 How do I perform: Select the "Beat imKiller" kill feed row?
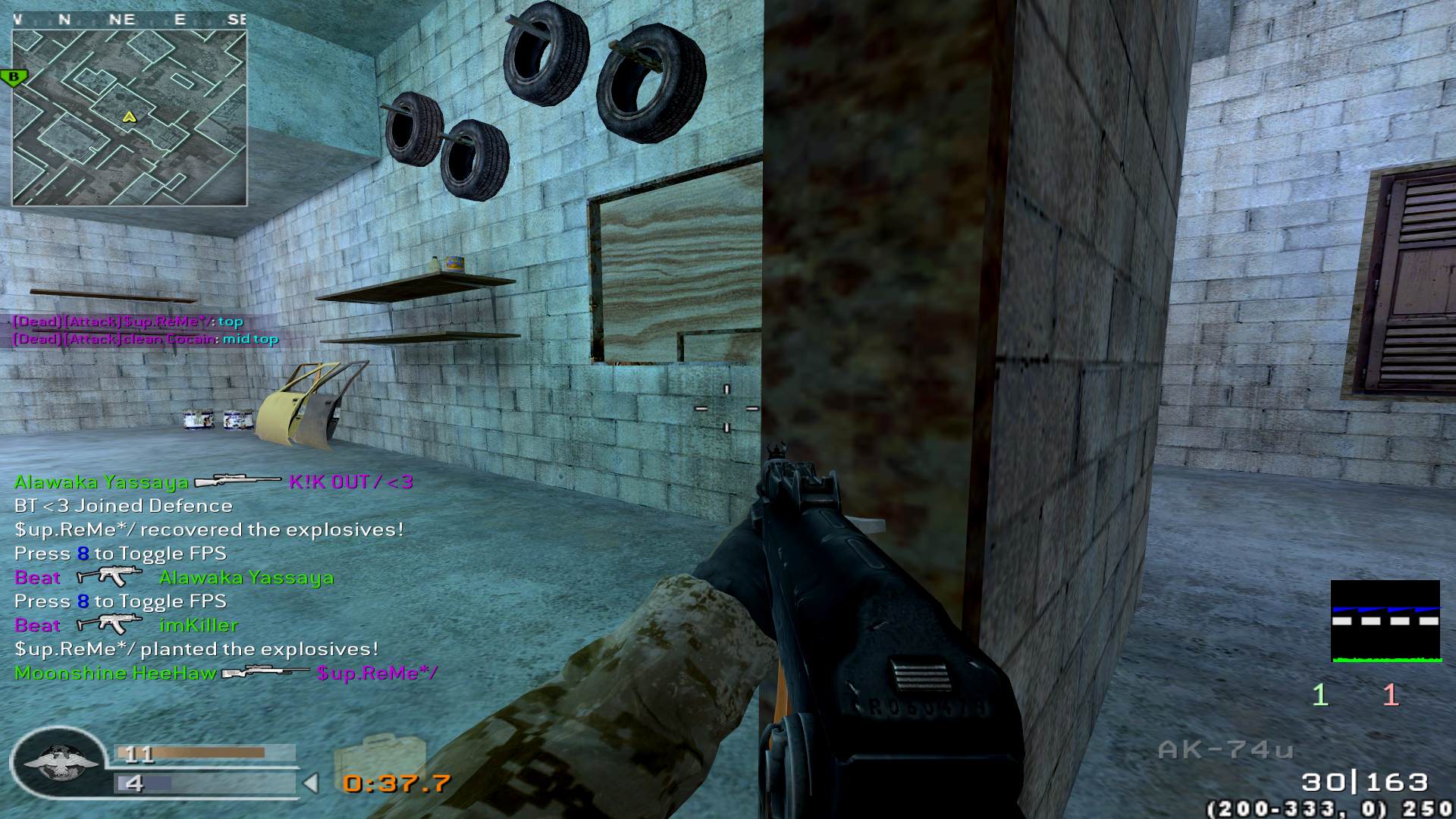[x=126, y=625]
